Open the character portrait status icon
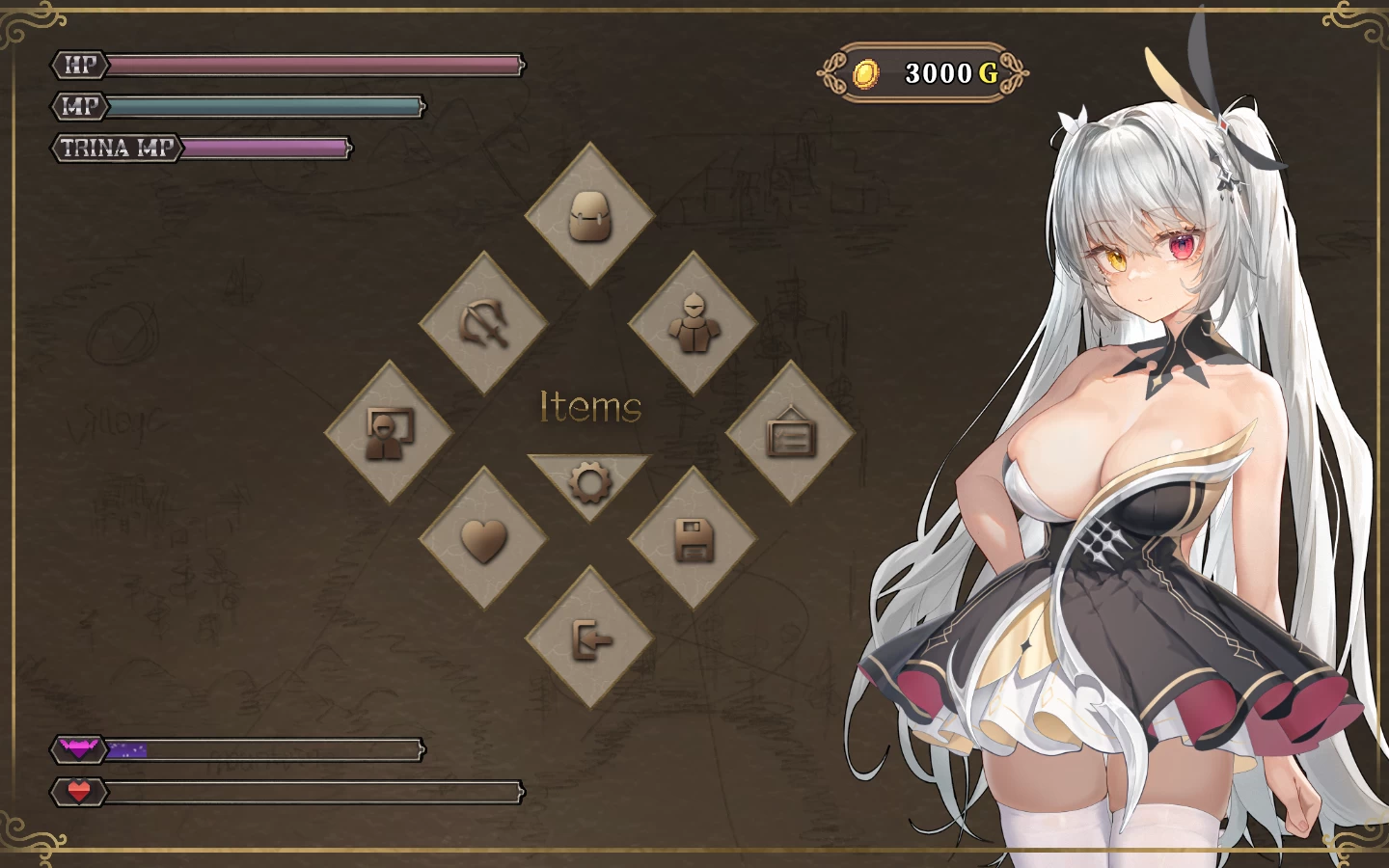The image size is (1389, 868). click(389, 432)
